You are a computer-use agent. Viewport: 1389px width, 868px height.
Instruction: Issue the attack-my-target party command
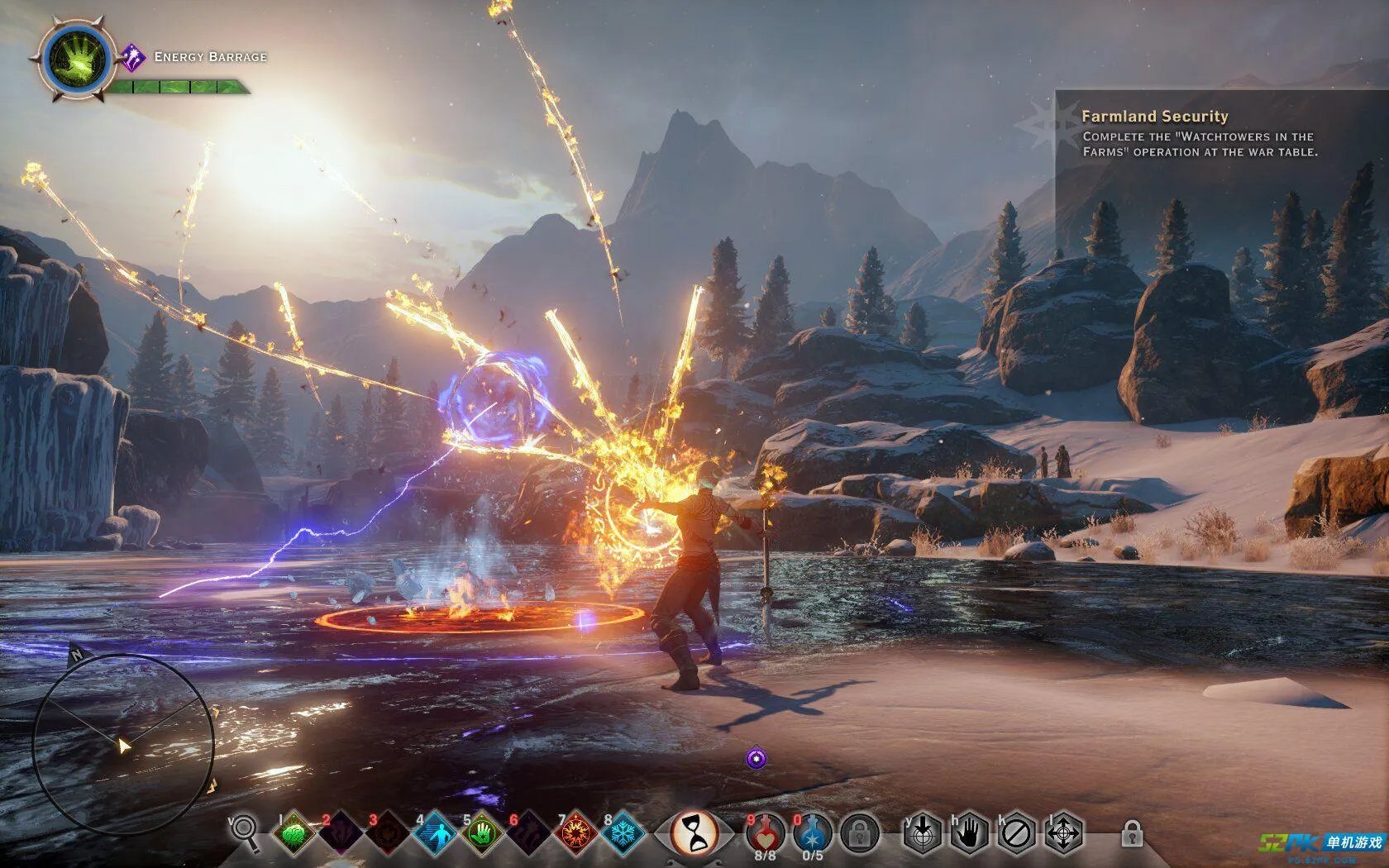coord(922,833)
